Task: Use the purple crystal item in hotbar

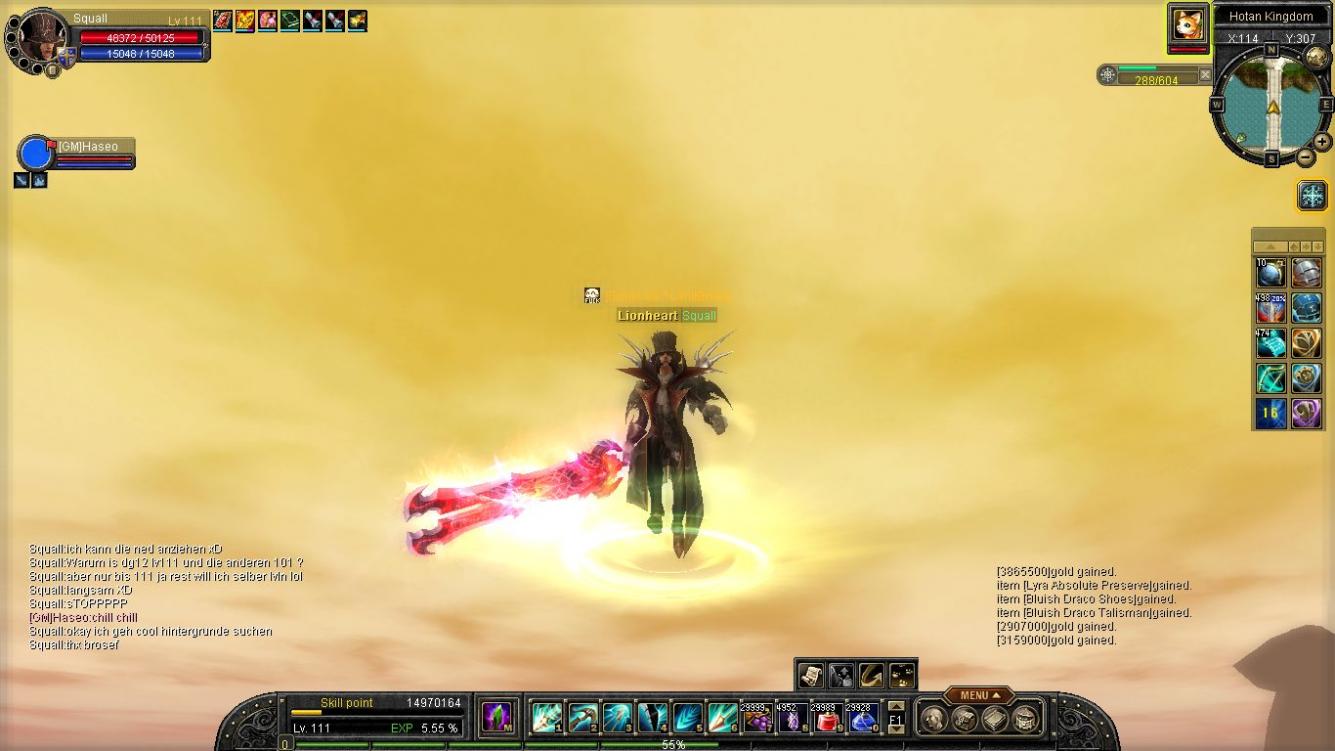Action: point(792,717)
